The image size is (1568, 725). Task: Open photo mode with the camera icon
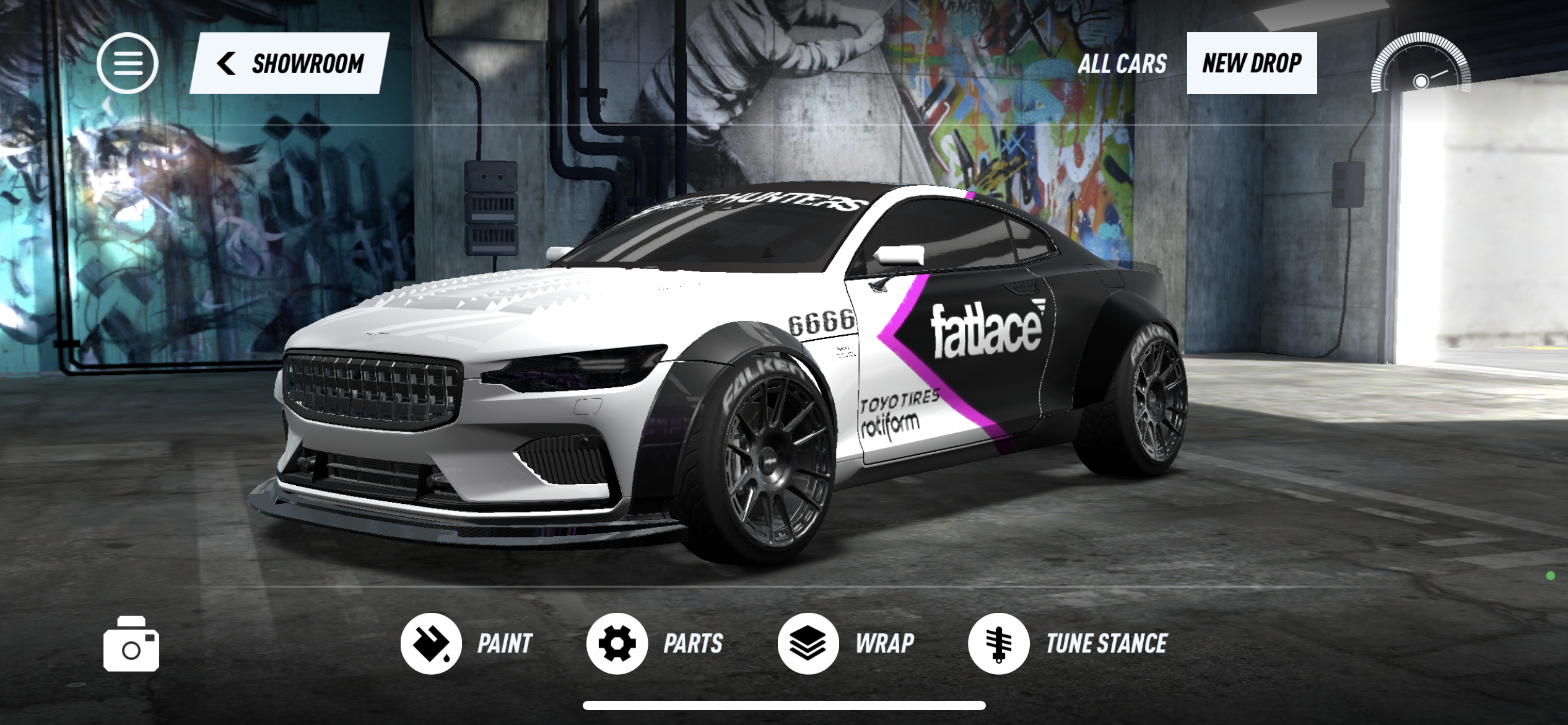coord(131,644)
